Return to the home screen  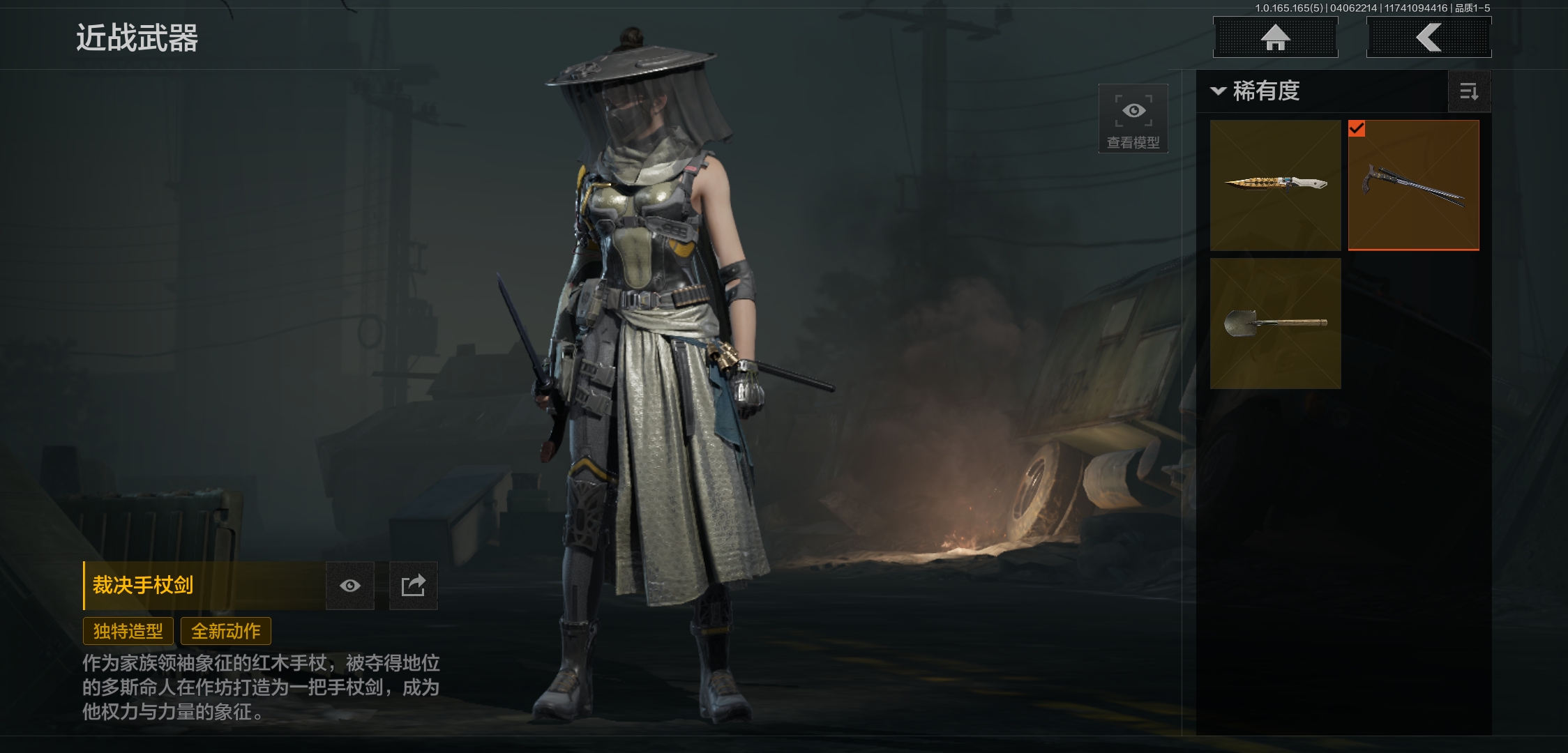1275,37
